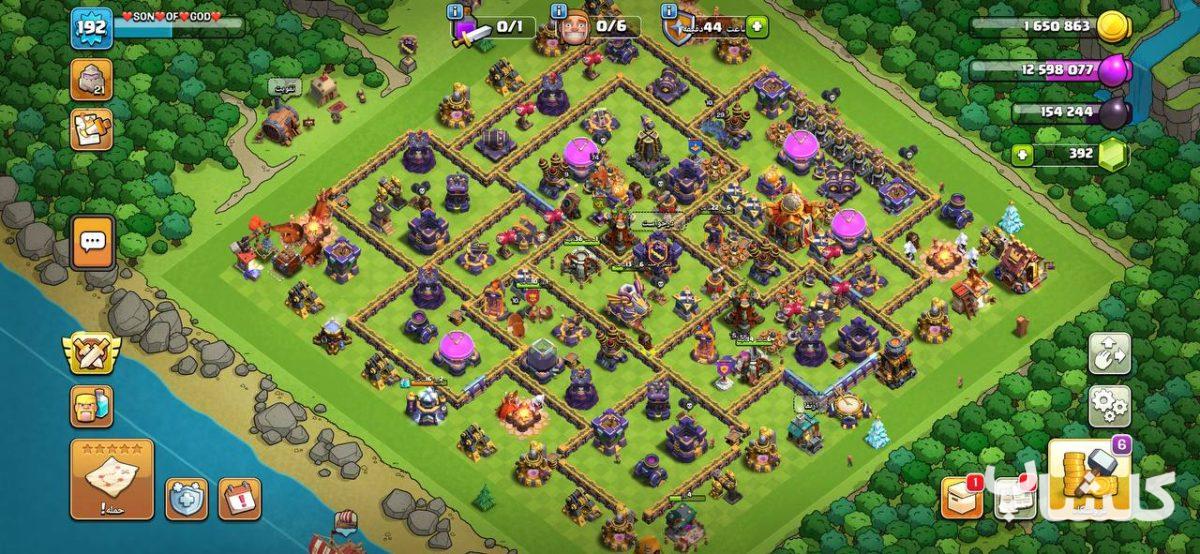
Task: Open the newspaper icon beside the shop
Action: pyautogui.click(x=1013, y=497)
